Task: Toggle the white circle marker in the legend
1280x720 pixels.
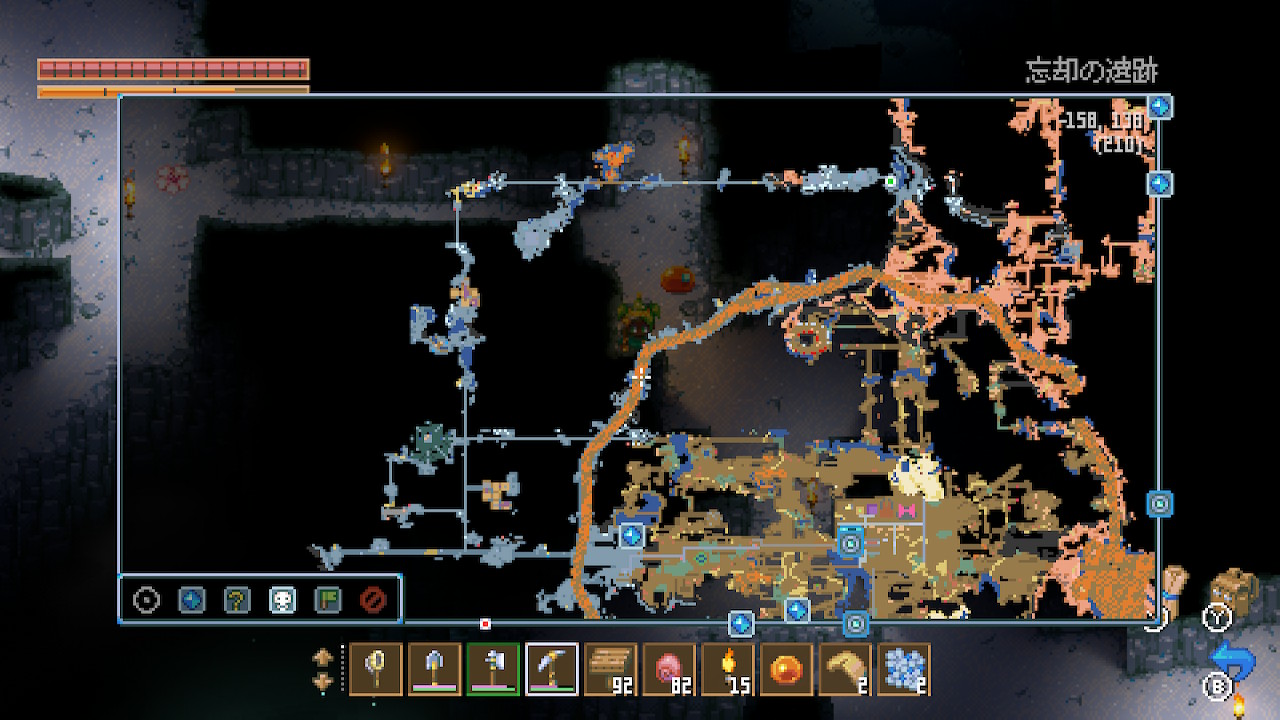Action: [x=147, y=600]
